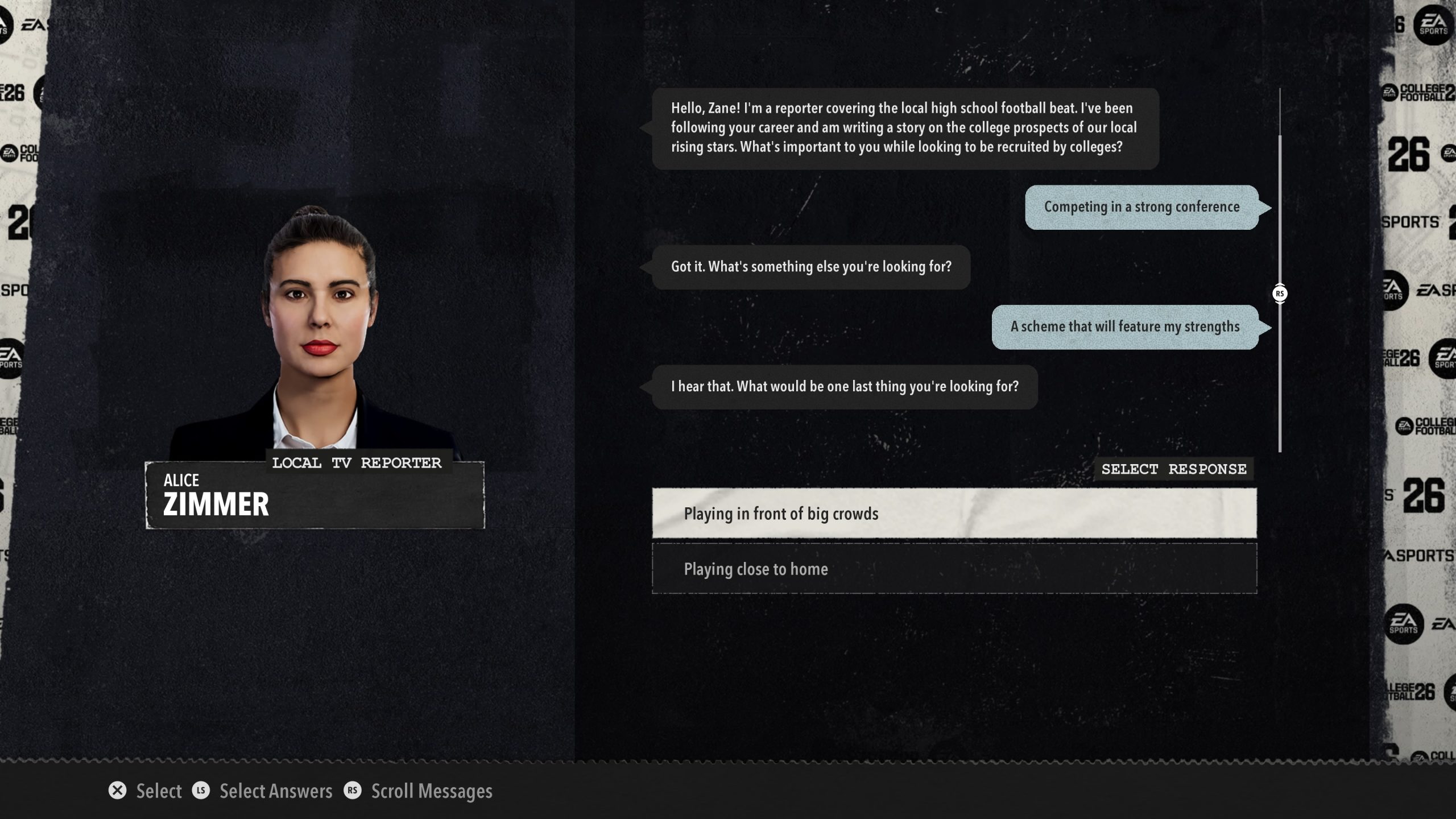Grab the message scrollbar handle

pyautogui.click(x=1280, y=293)
